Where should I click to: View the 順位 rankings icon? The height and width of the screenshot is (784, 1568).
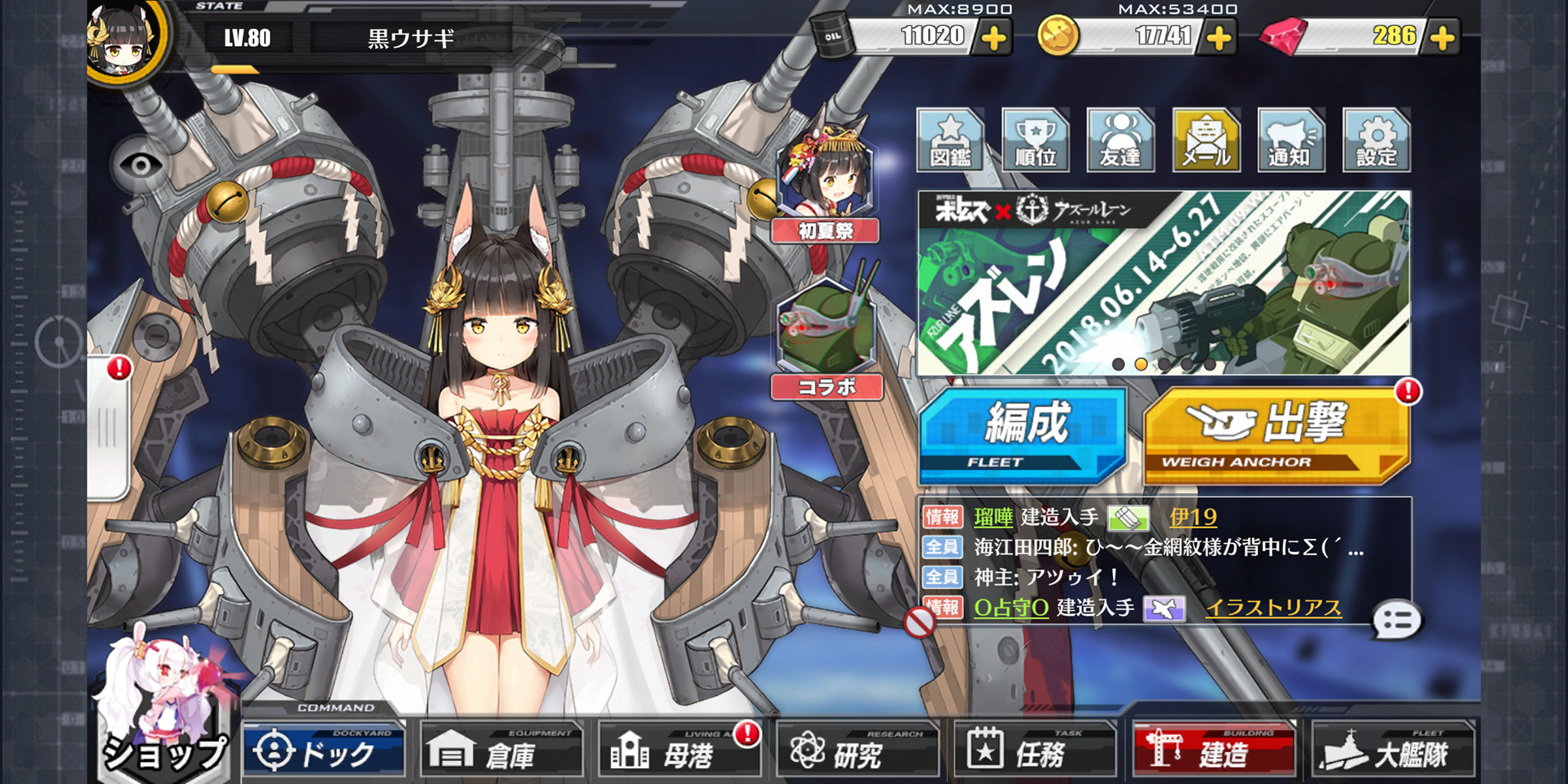point(1035,140)
